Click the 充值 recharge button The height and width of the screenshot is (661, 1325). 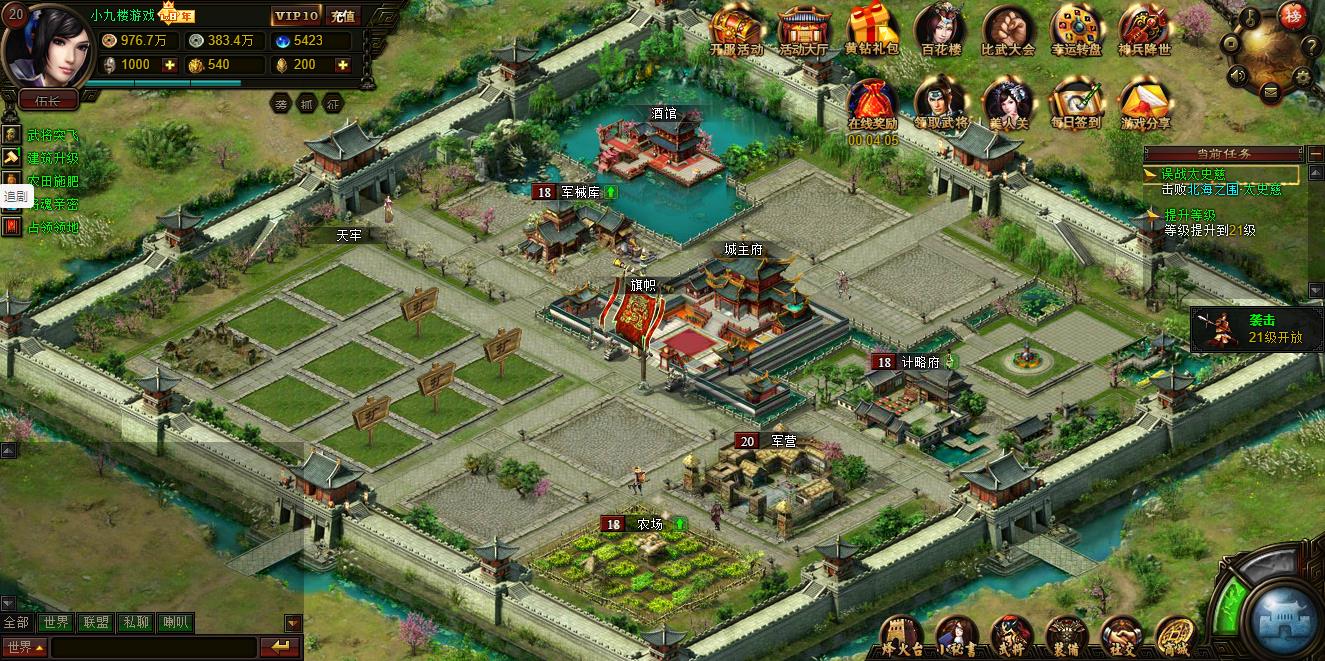coord(343,16)
